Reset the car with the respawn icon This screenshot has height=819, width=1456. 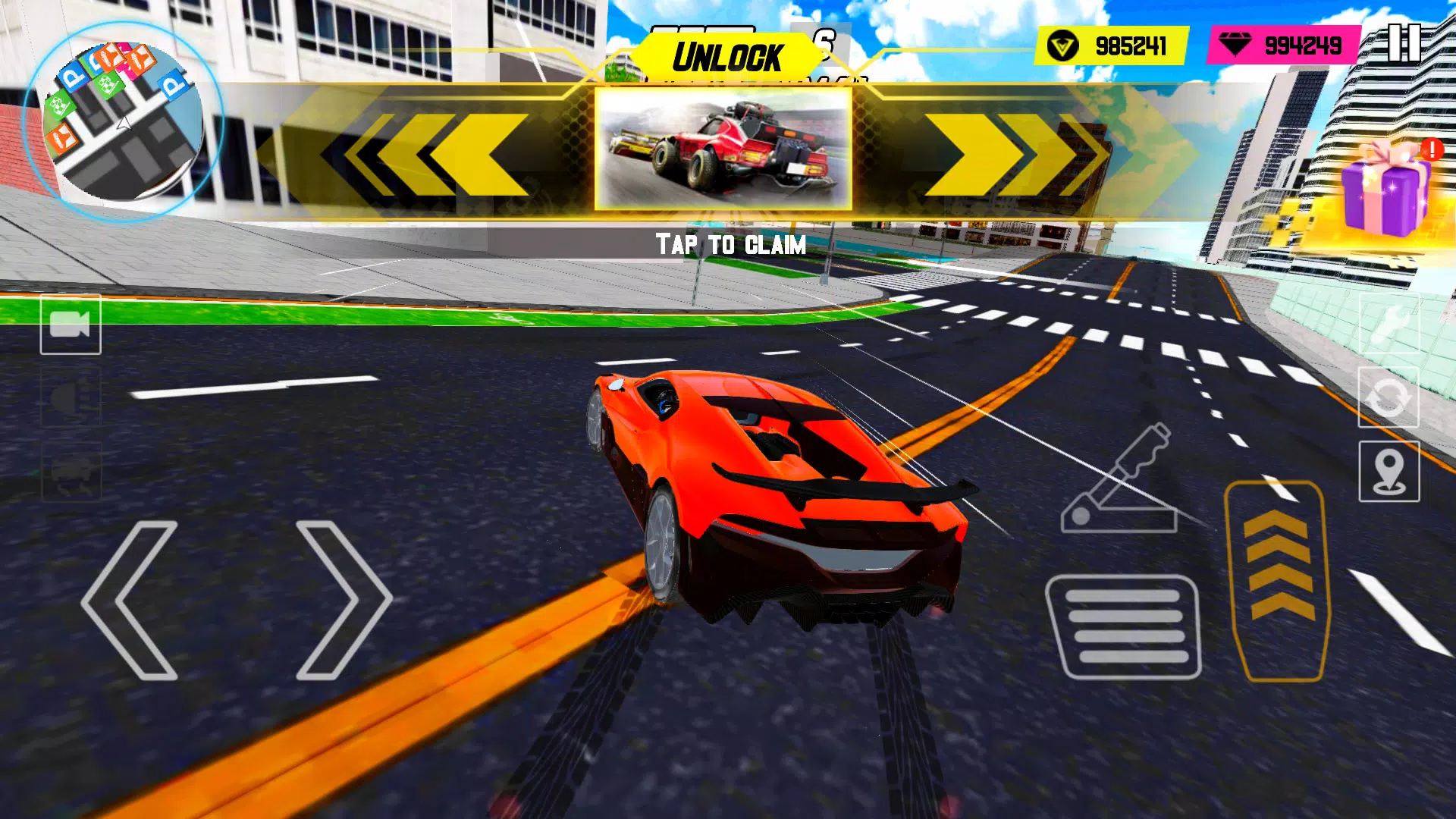(x=1389, y=397)
